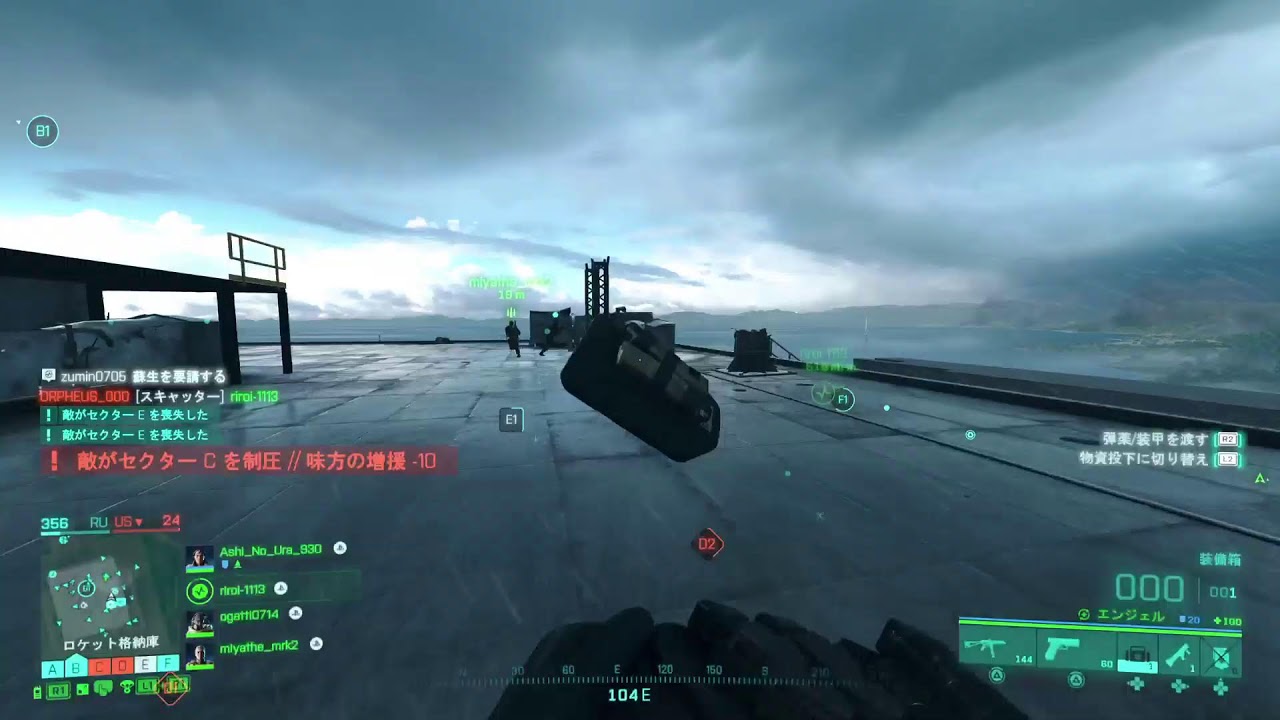Select sector E on objective bar
Screen dimensions: 1280x720
[145, 665]
